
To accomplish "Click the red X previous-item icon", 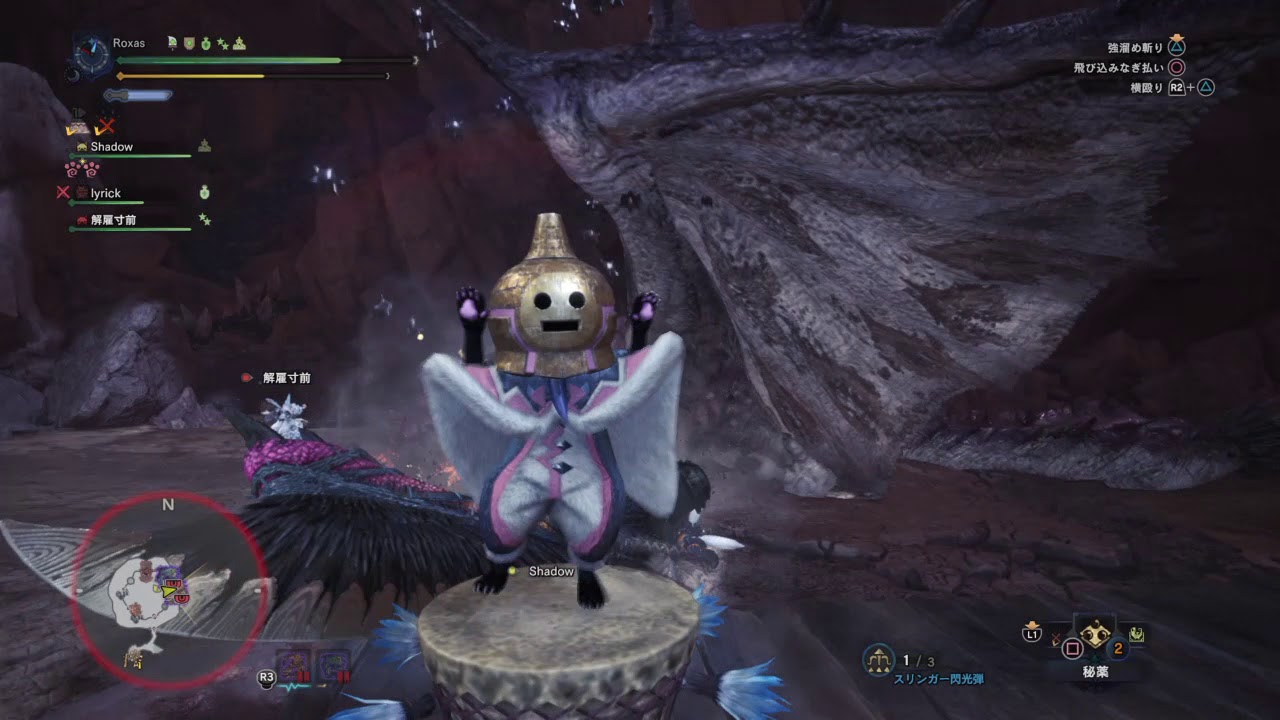I will pyautogui.click(x=1056, y=637).
